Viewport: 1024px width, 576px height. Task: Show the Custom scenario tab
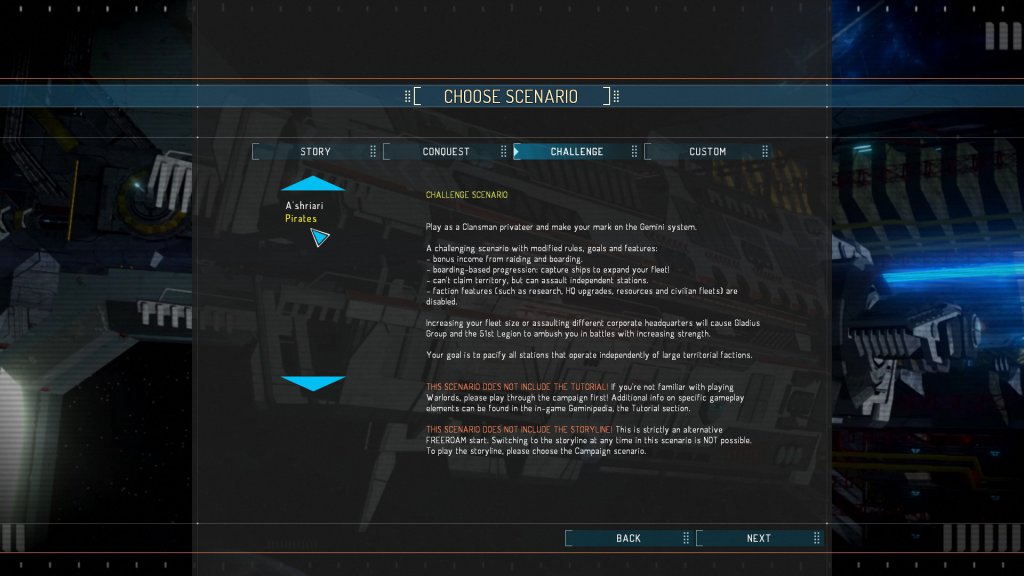click(x=707, y=151)
